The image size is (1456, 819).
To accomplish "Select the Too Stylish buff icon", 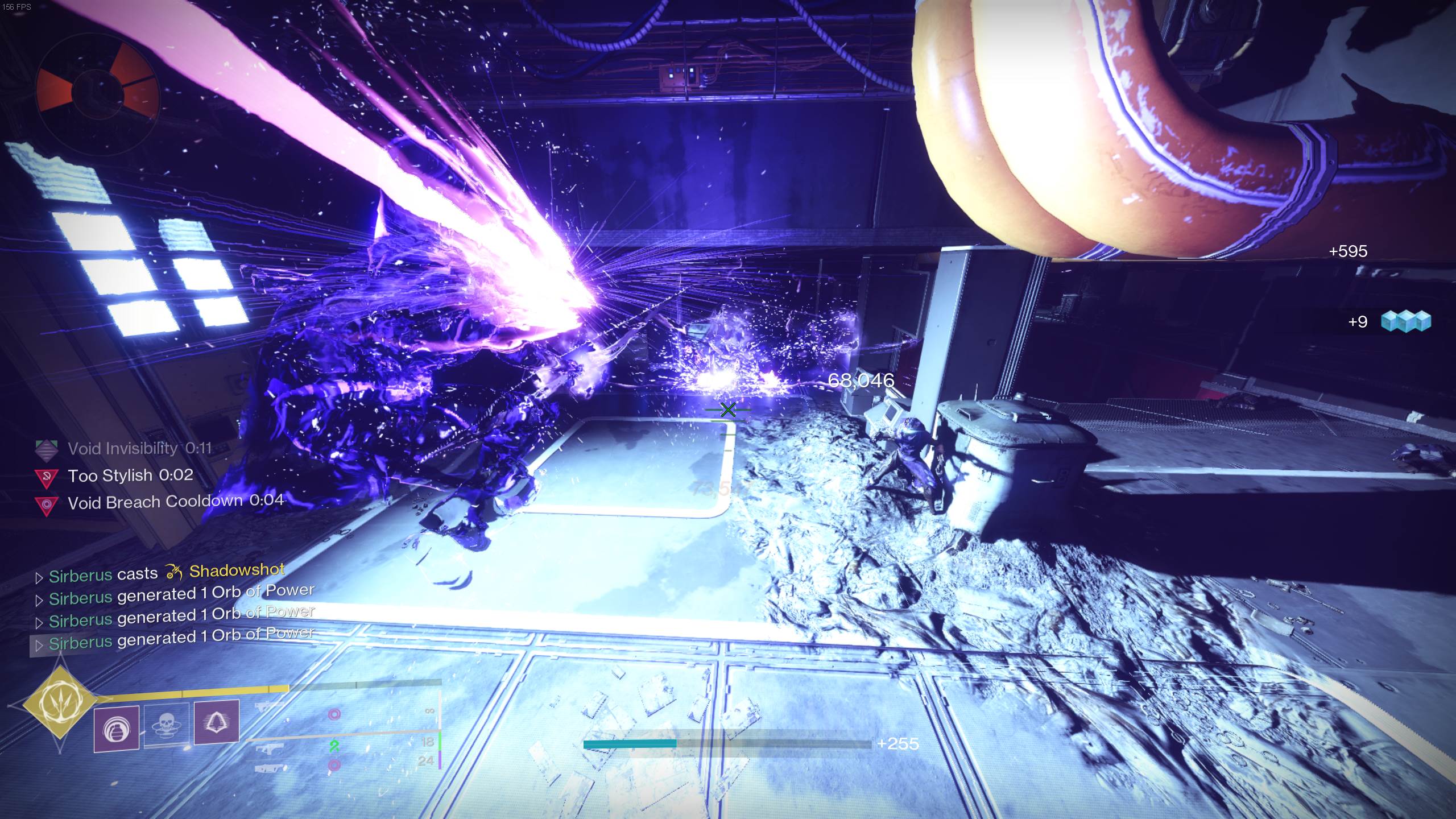I will pos(47,477).
